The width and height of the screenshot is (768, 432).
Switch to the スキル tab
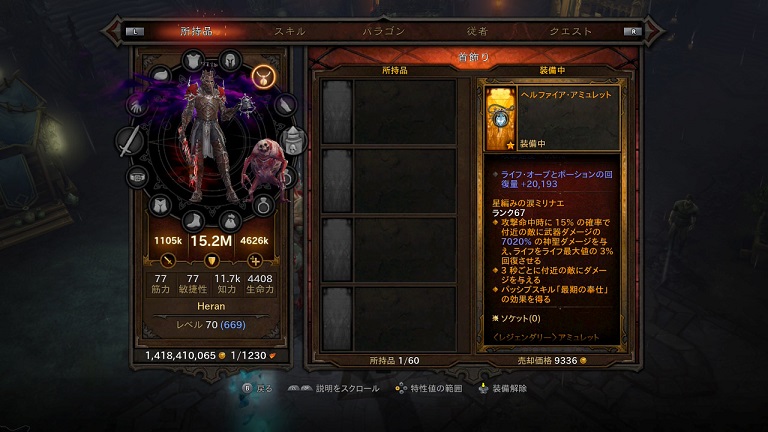(290, 31)
